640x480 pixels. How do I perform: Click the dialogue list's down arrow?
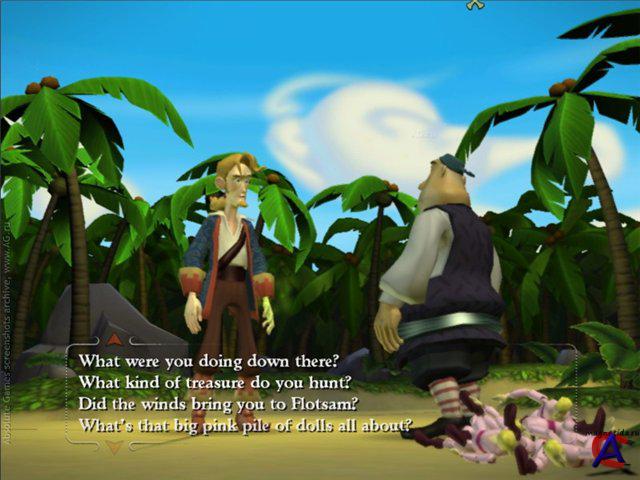[x=114, y=447]
